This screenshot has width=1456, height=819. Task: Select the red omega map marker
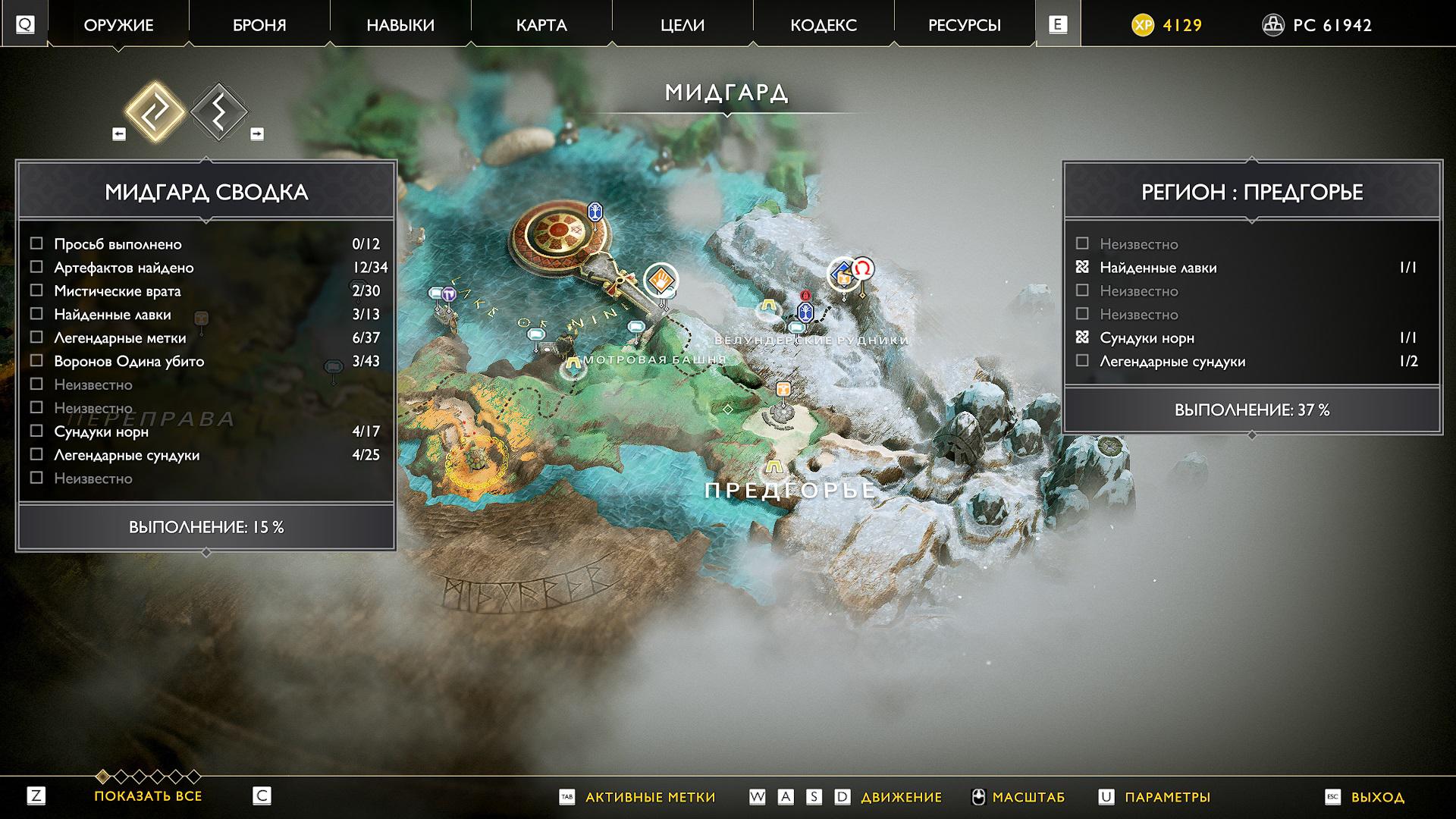(x=862, y=268)
